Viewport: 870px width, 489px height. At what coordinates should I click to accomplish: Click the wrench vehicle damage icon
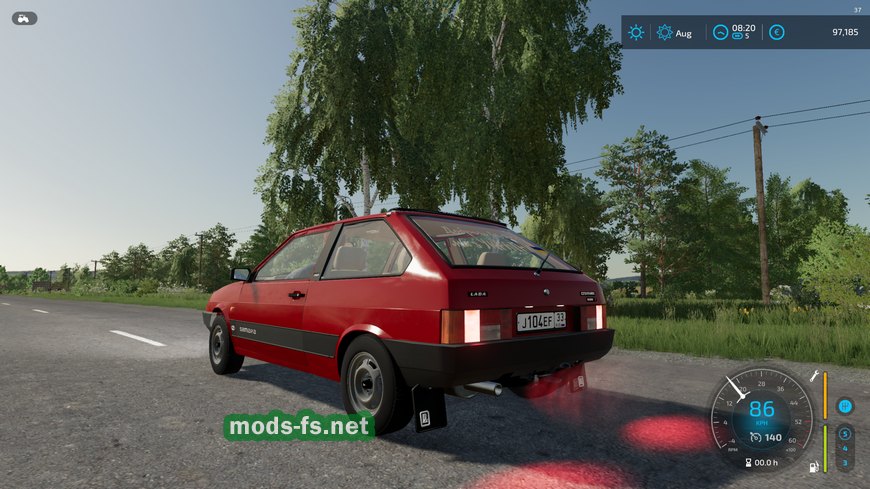815,377
